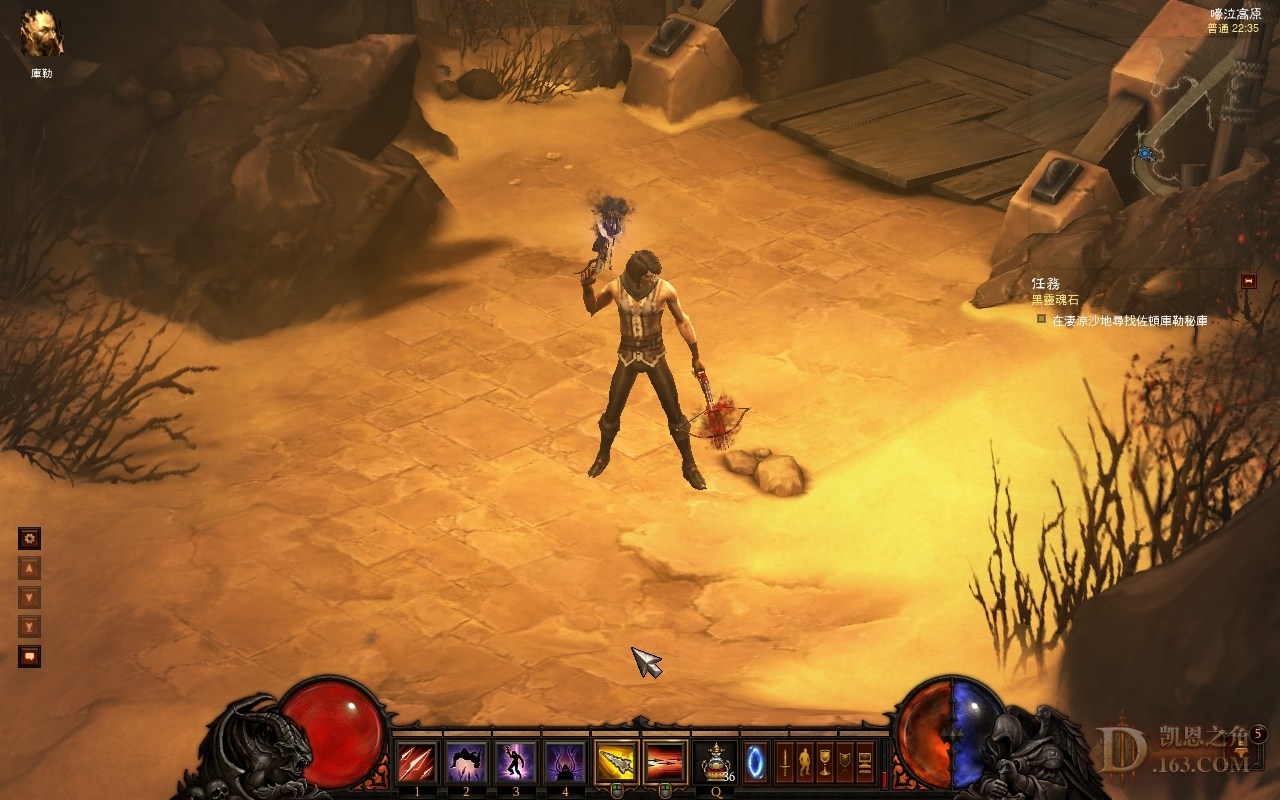Select the red multi-arrow secondary attack skill
This screenshot has height=800, width=1280.
(x=665, y=763)
